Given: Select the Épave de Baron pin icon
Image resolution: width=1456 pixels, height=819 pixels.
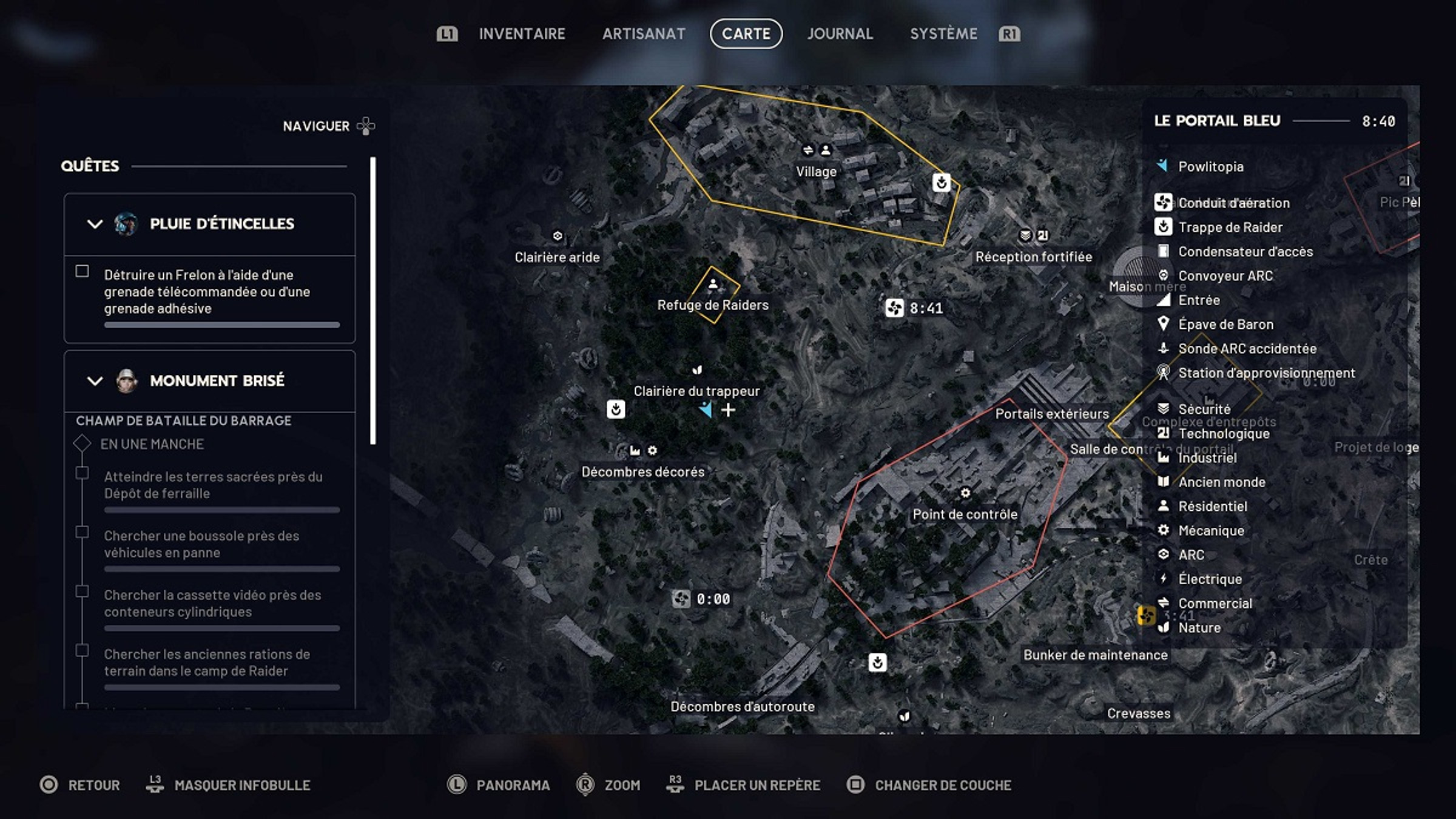Looking at the screenshot, I should (1163, 324).
